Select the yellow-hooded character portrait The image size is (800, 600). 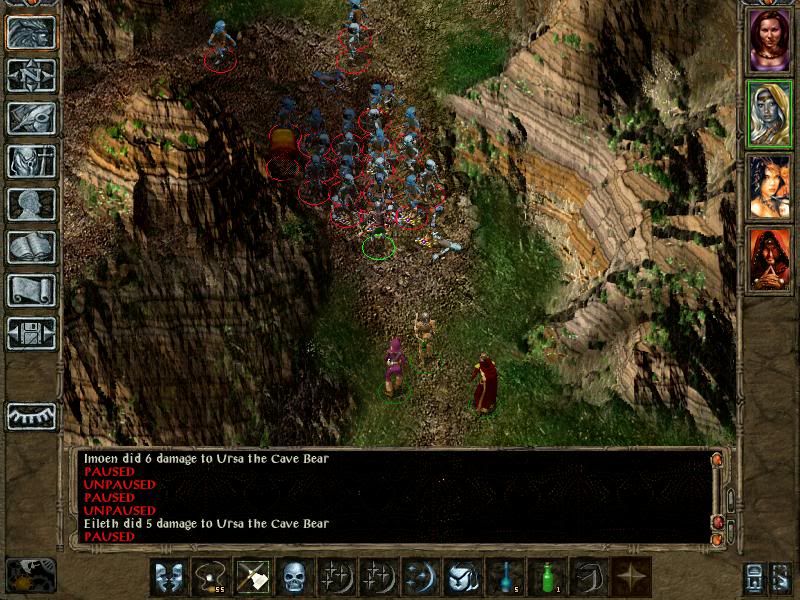[x=769, y=114]
